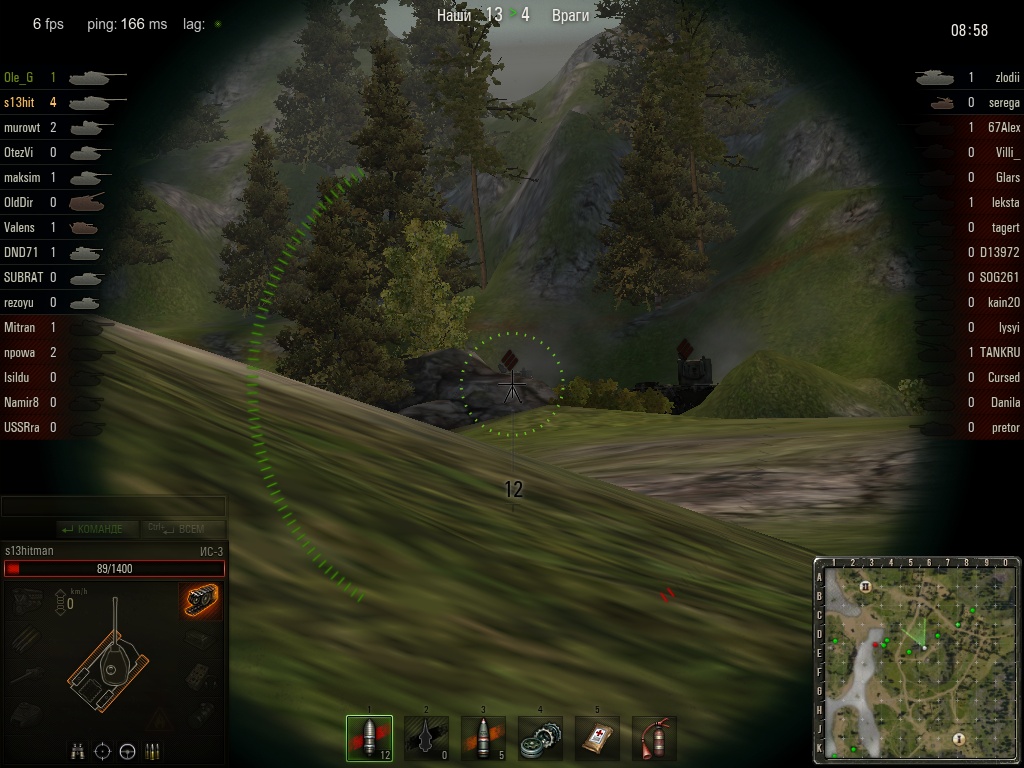Pick enemy player zlodii from the list

(x=1002, y=77)
